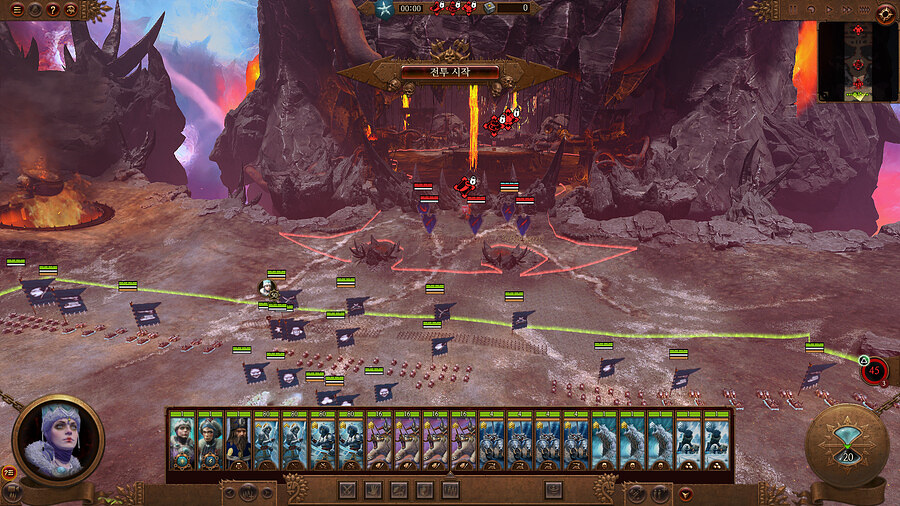Pause the battle speed control

[x=795, y=9]
